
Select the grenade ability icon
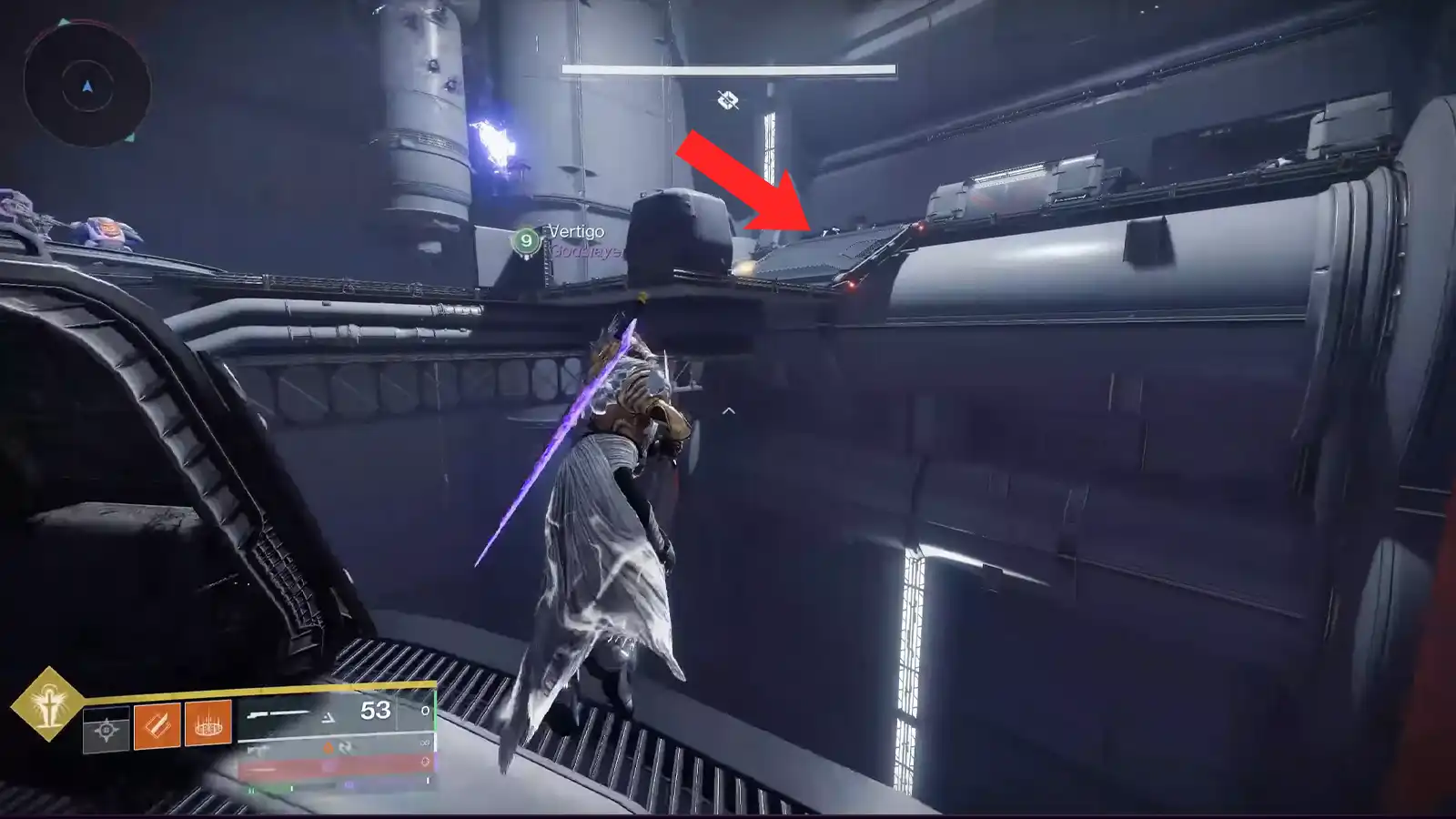coord(207,726)
